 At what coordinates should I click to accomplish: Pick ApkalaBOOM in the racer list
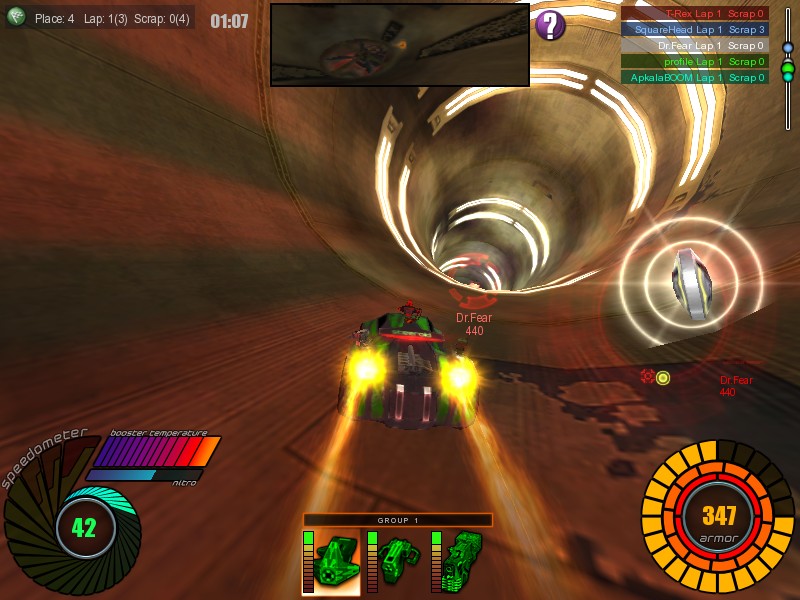(695, 77)
